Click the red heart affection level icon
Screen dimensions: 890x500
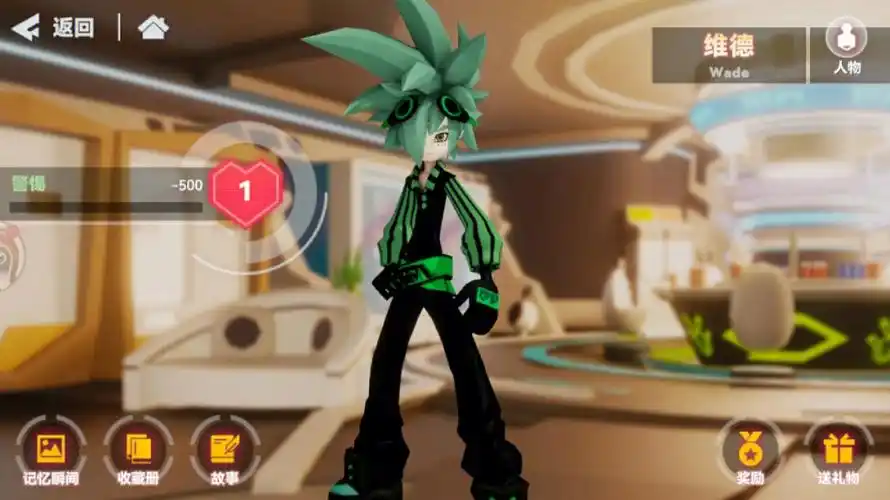point(246,191)
